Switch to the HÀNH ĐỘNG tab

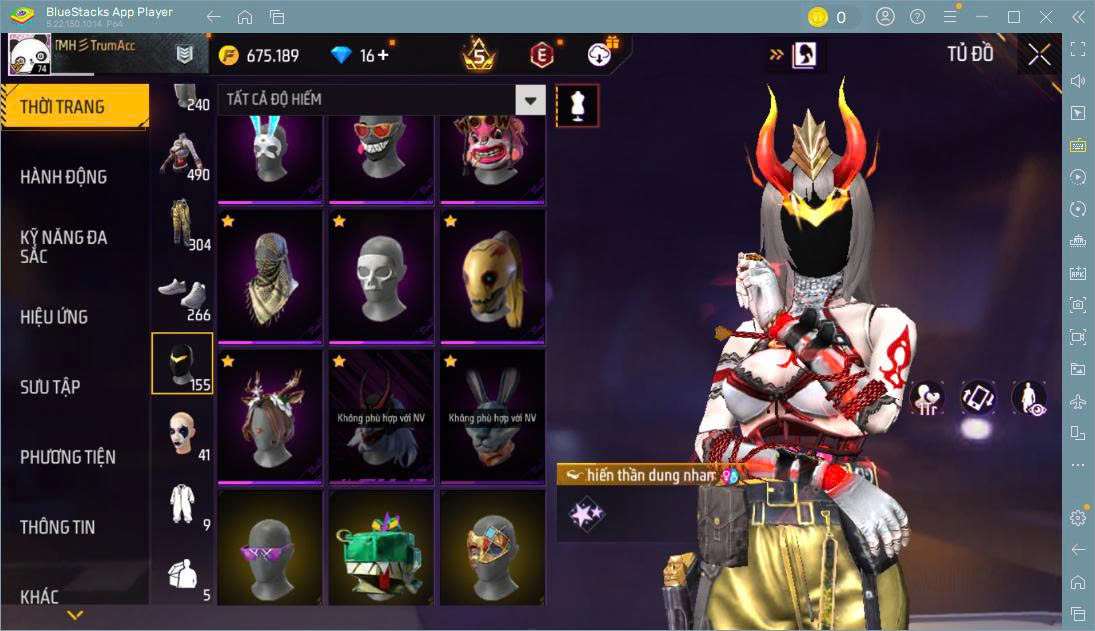click(64, 177)
